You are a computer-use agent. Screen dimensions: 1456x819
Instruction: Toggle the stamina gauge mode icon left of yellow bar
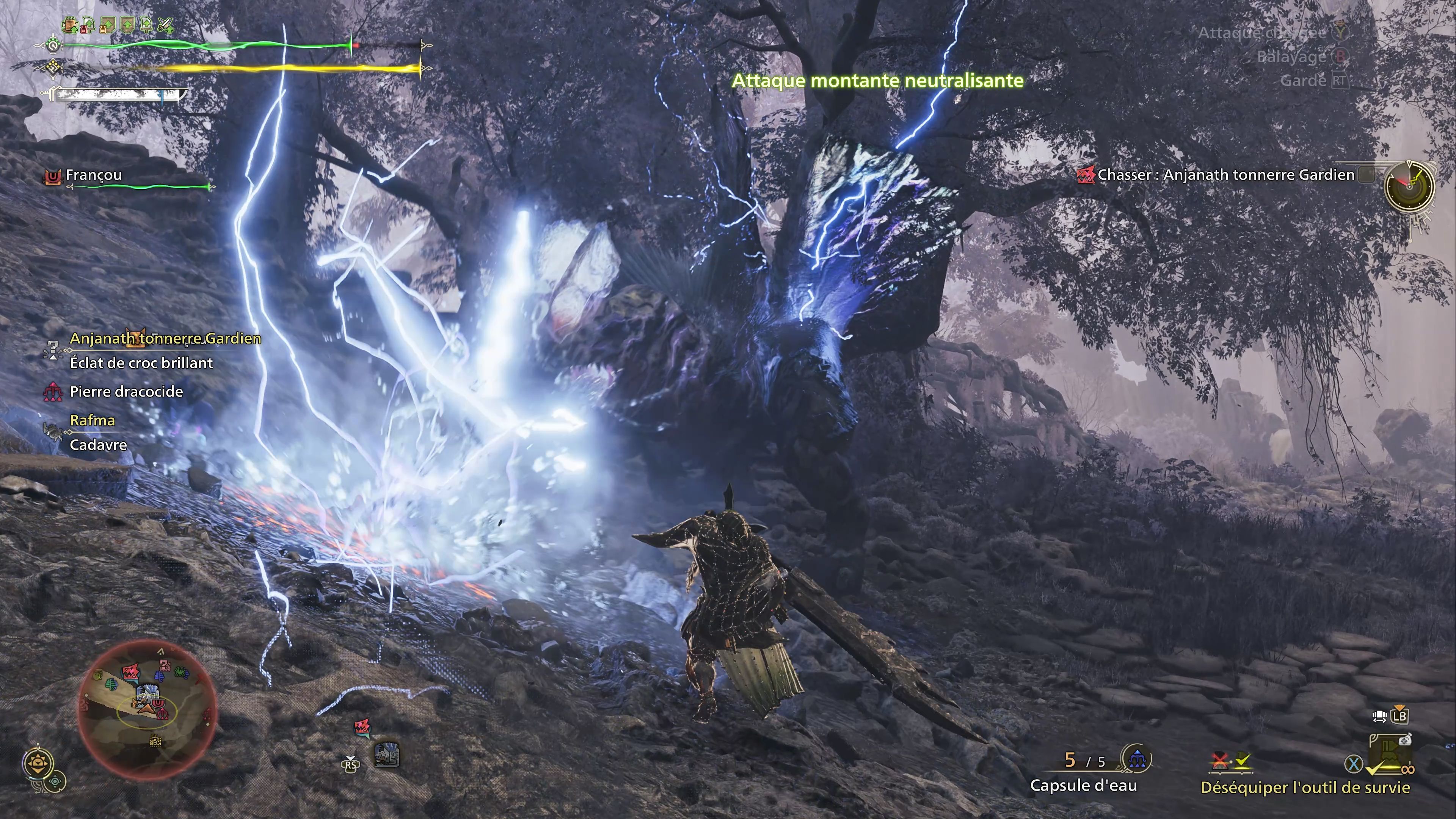[x=53, y=67]
